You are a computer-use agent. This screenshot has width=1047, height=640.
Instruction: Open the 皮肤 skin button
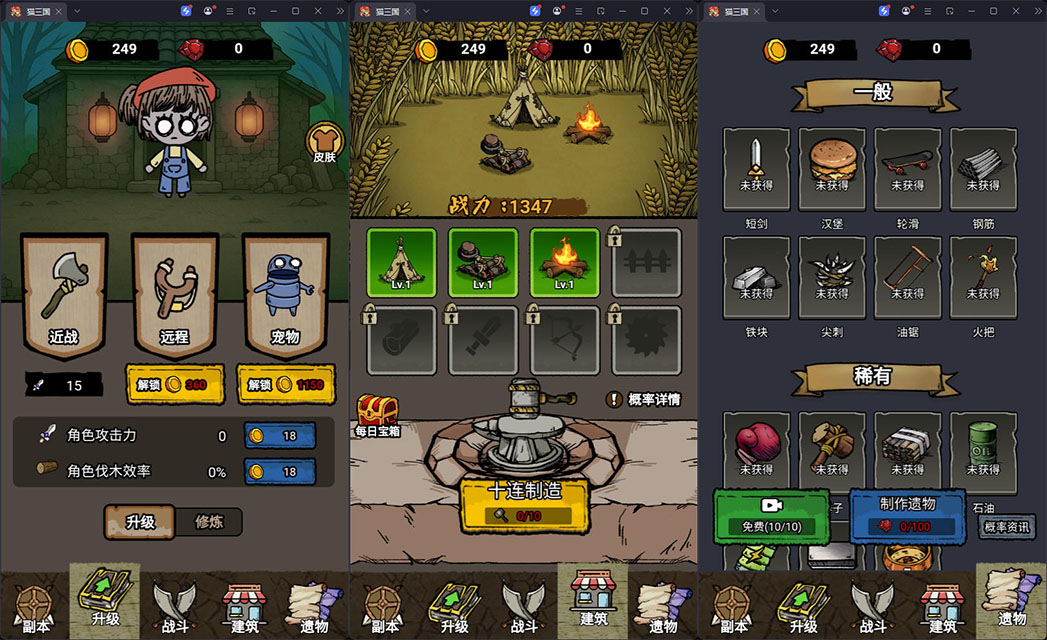(324, 143)
